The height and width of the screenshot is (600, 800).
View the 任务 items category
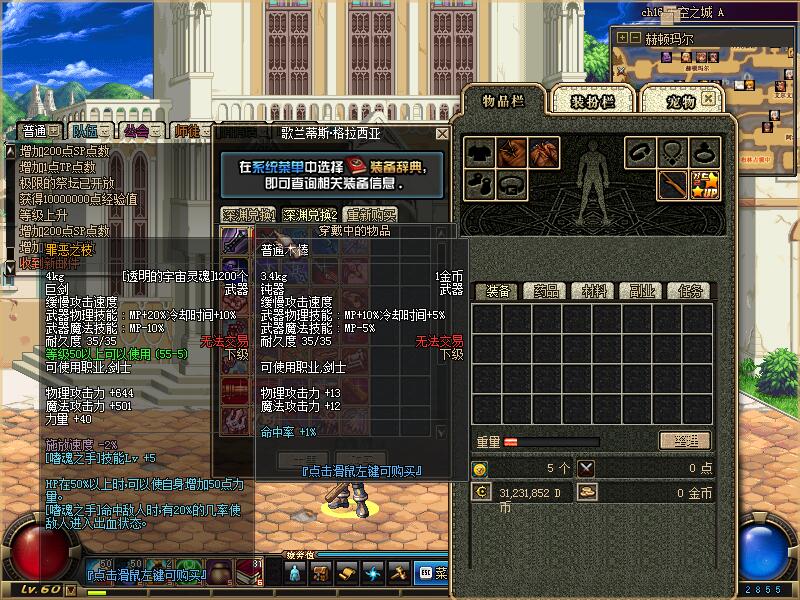[690, 291]
